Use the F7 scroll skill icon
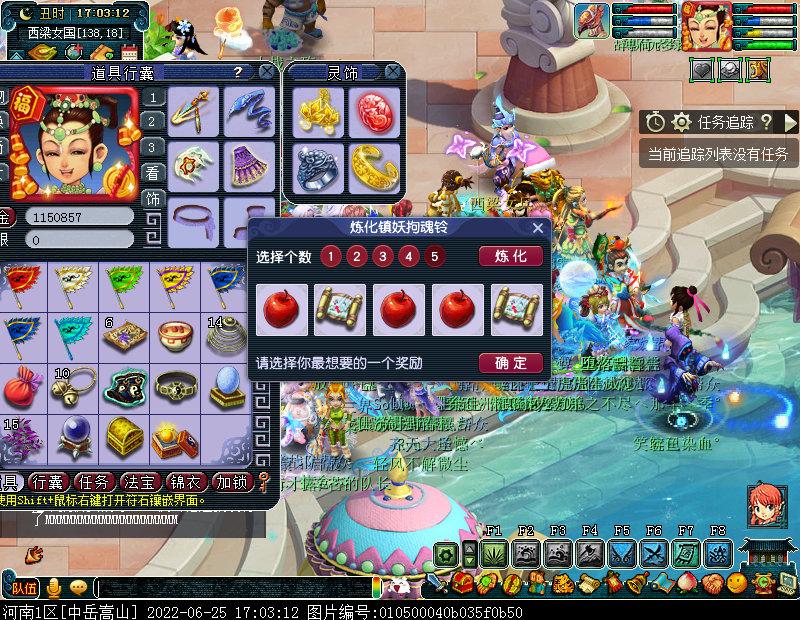 click(x=686, y=554)
